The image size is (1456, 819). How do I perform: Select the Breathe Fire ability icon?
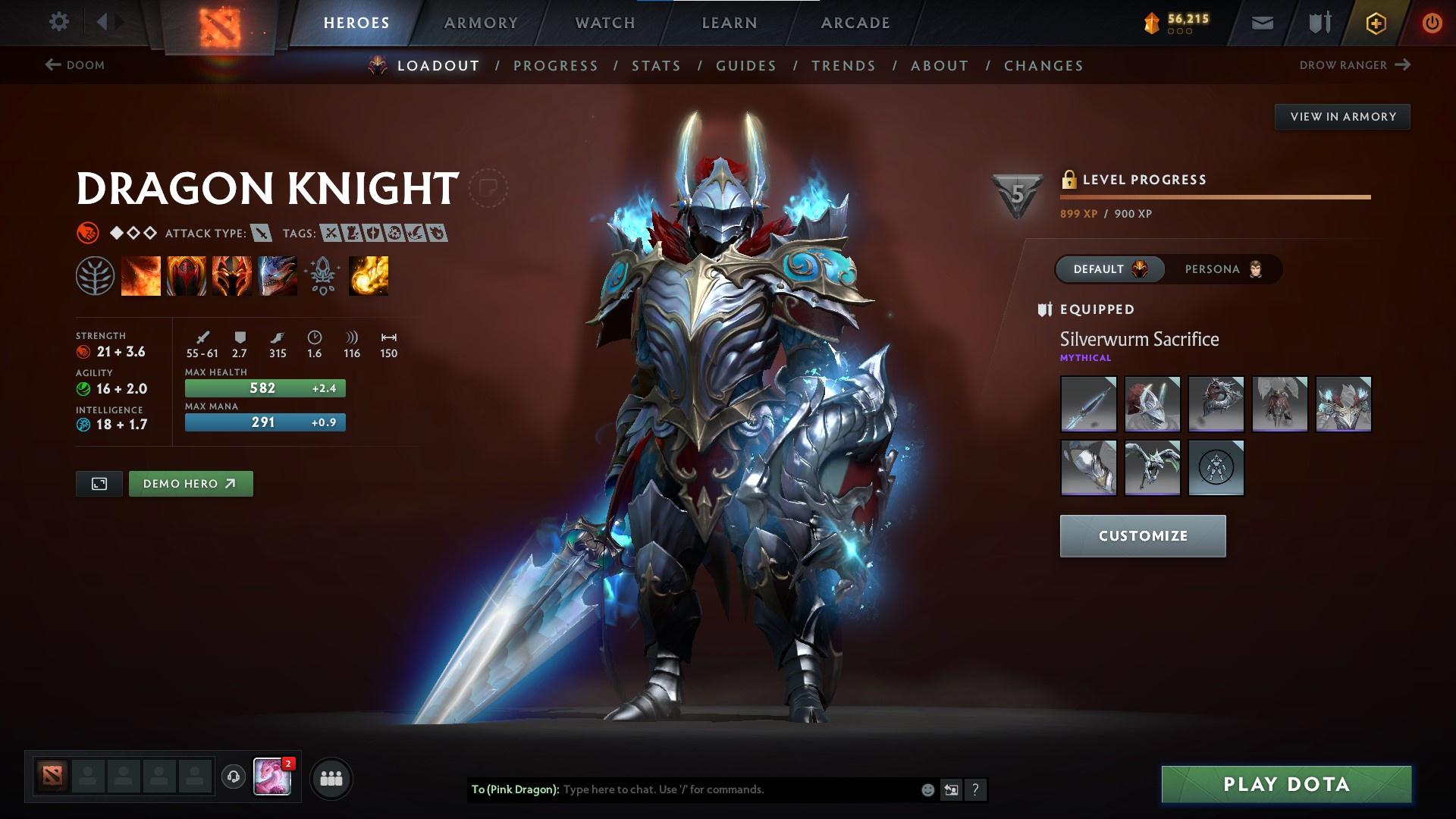pyautogui.click(x=141, y=275)
